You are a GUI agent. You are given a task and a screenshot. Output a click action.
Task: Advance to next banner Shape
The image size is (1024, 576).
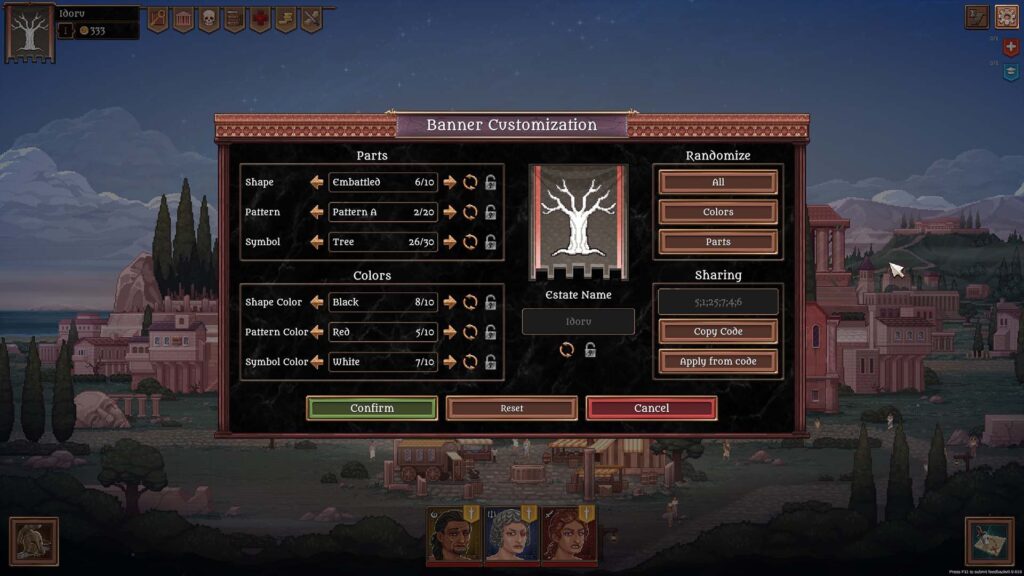[x=450, y=182]
